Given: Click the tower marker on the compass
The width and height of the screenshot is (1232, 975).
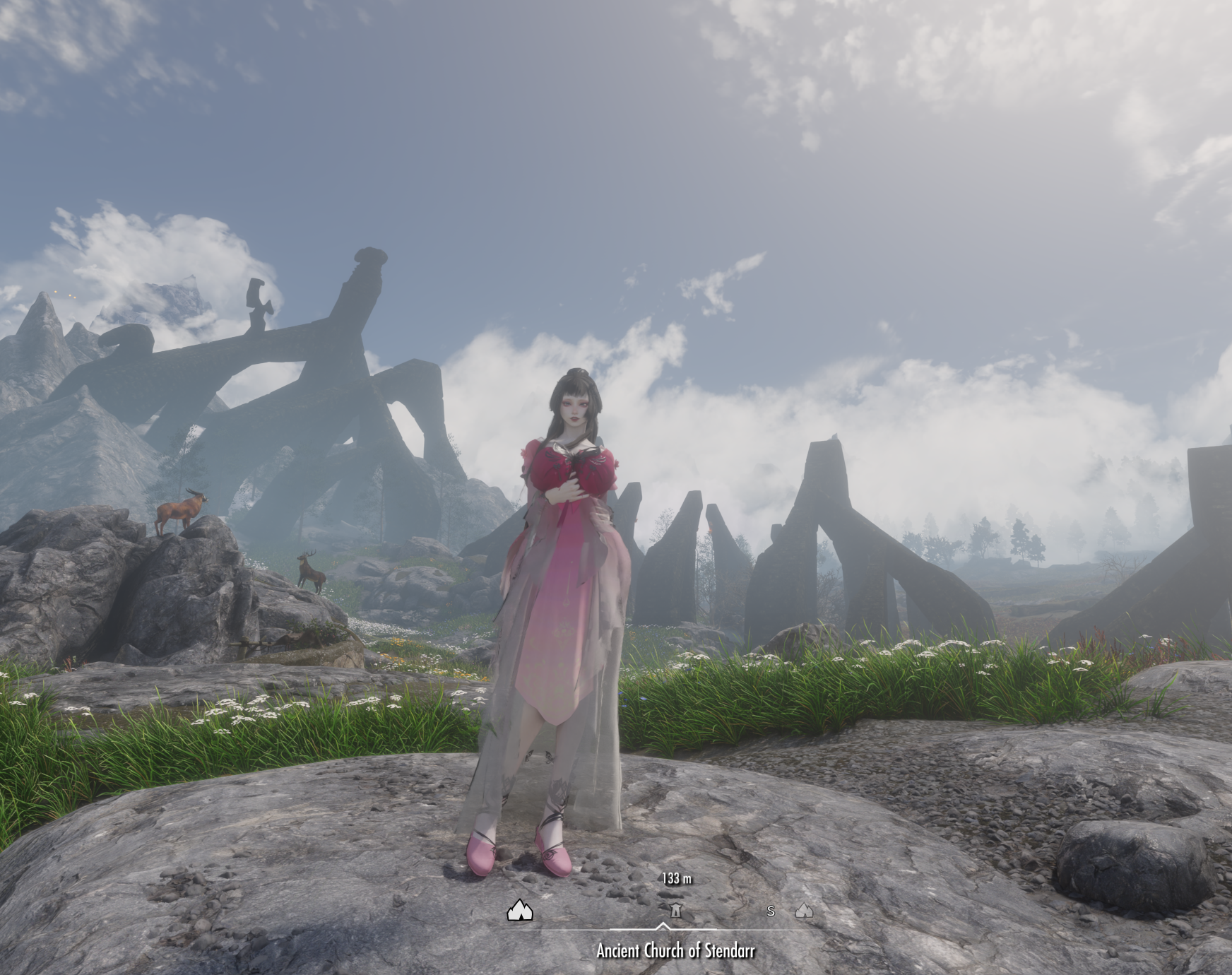Looking at the screenshot, I should (x=675, y=911).
